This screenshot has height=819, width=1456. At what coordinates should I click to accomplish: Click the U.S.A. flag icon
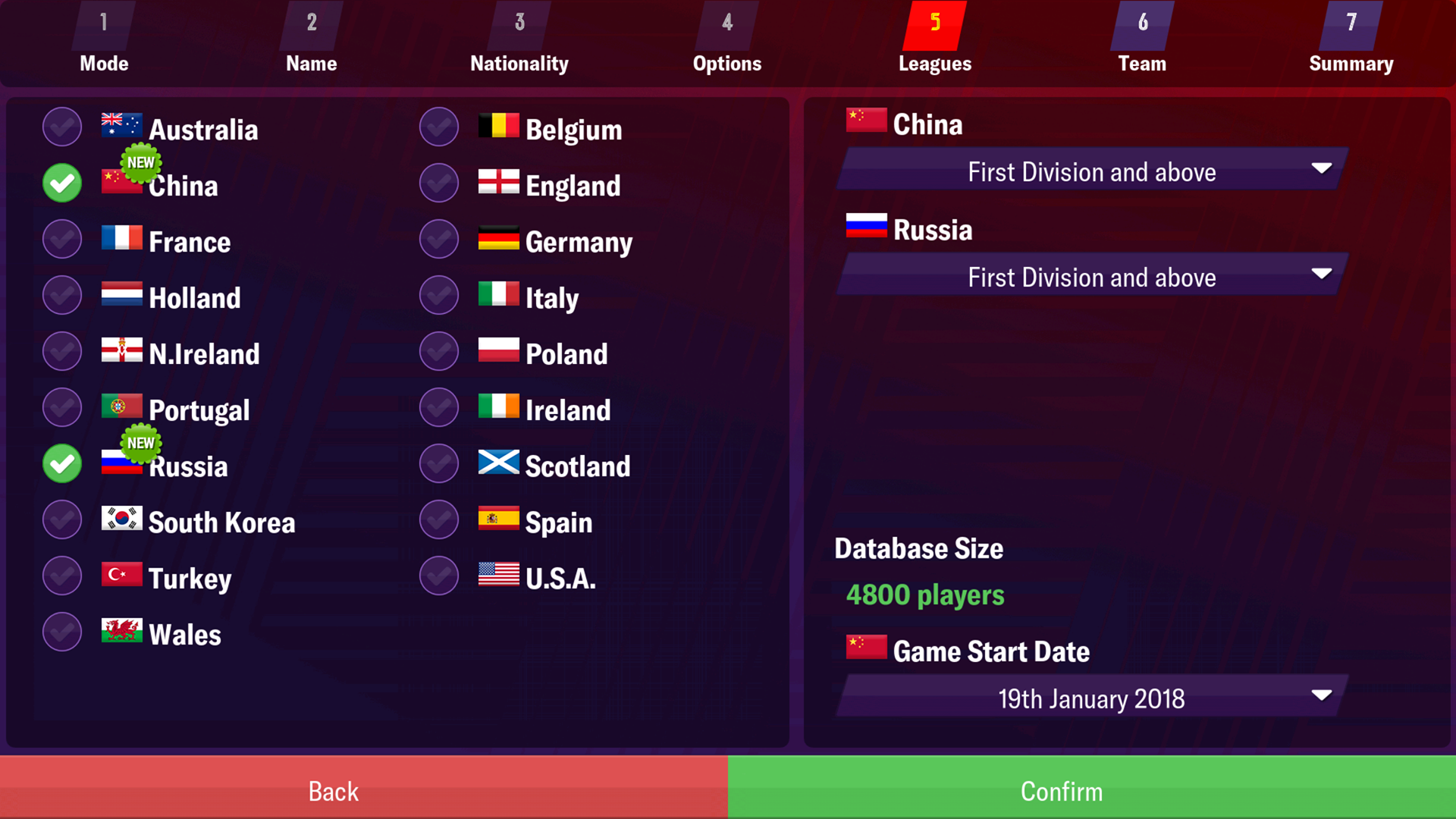tap(499, 575)
